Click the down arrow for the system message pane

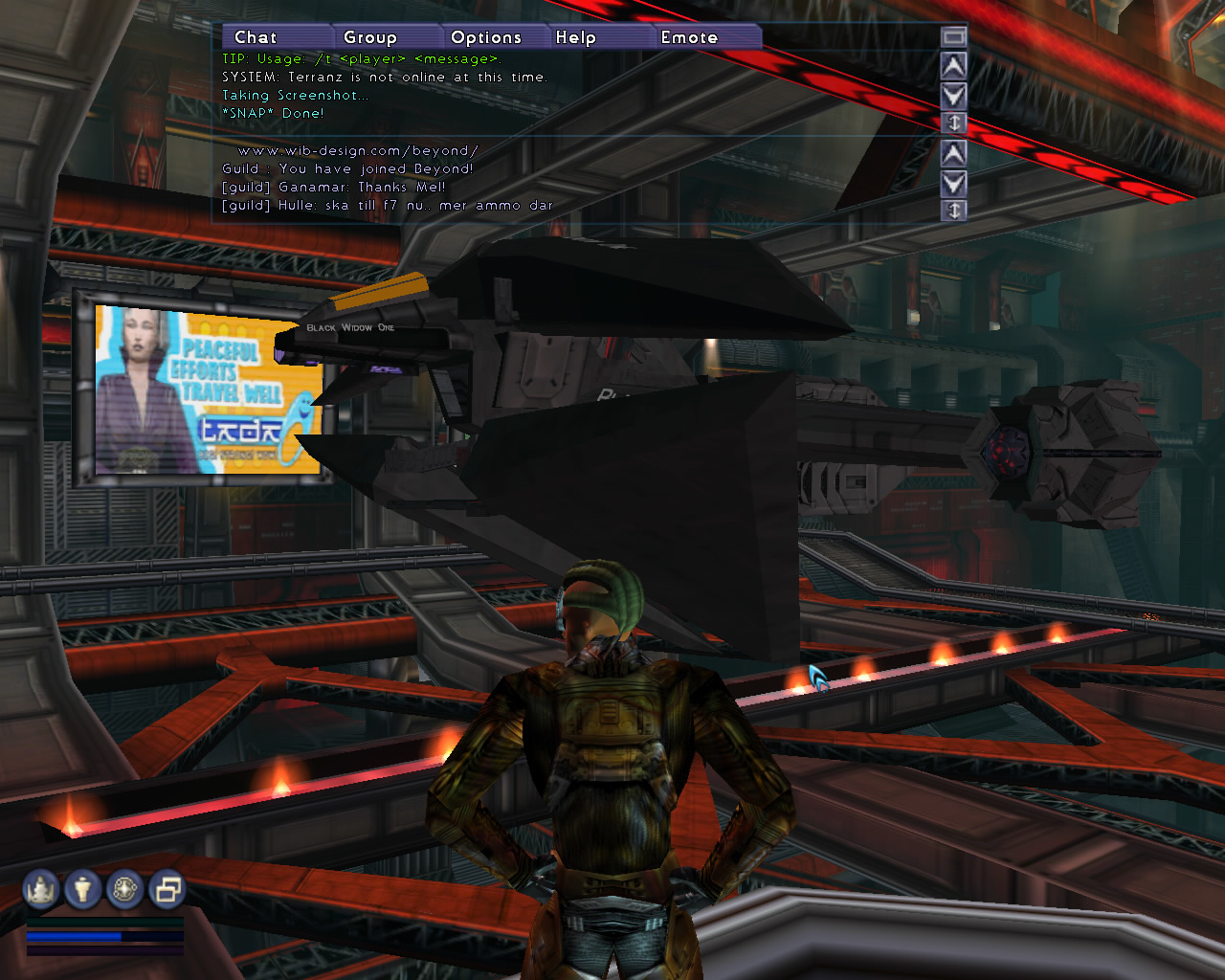point(953,95)
